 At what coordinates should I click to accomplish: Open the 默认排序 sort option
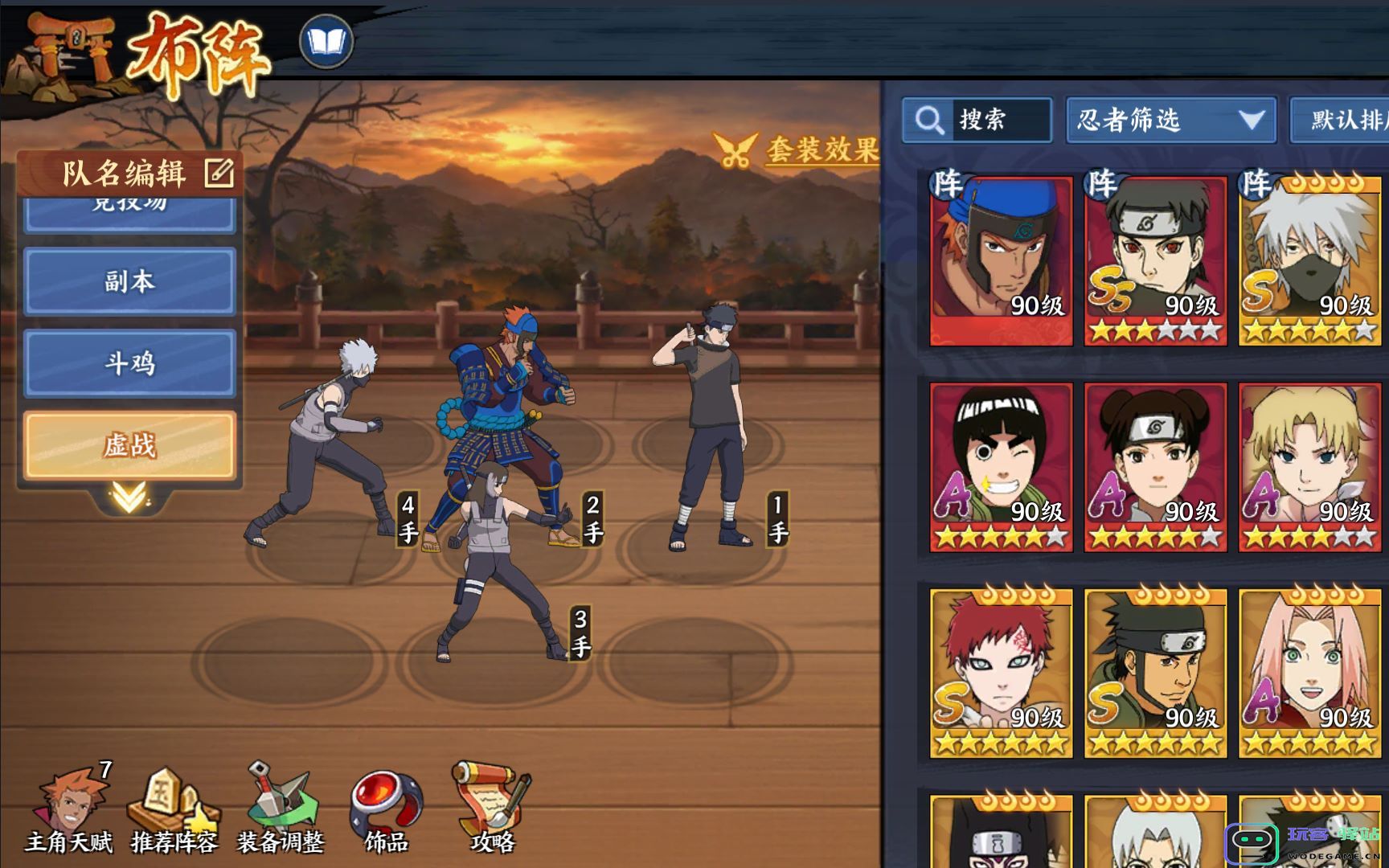click(x=1341, y=121)
